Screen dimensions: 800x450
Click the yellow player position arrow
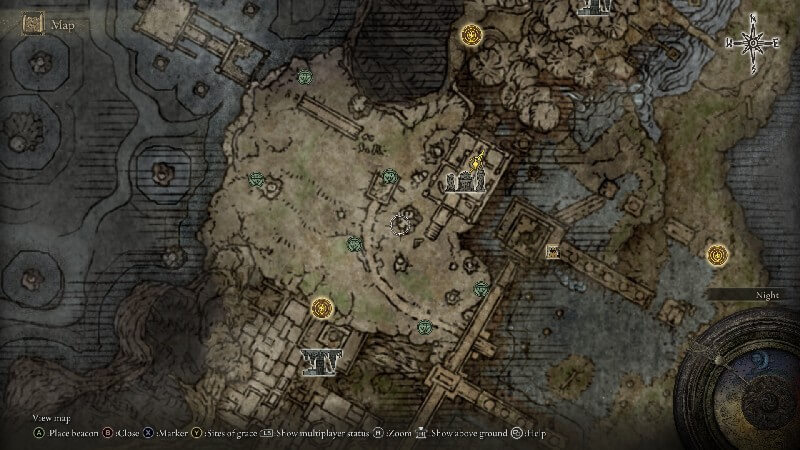[479, 158]
